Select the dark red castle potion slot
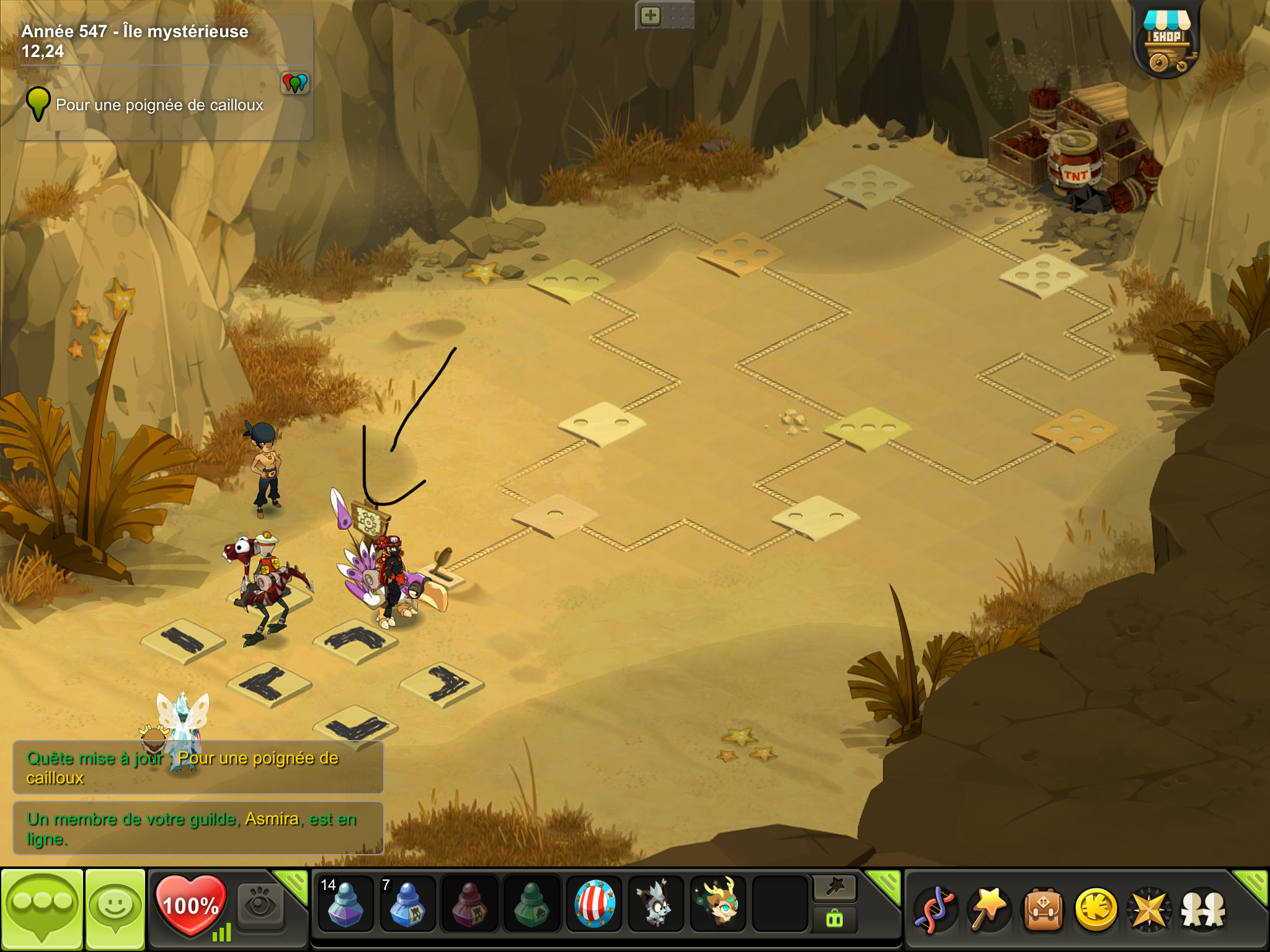 pos(469,904)
